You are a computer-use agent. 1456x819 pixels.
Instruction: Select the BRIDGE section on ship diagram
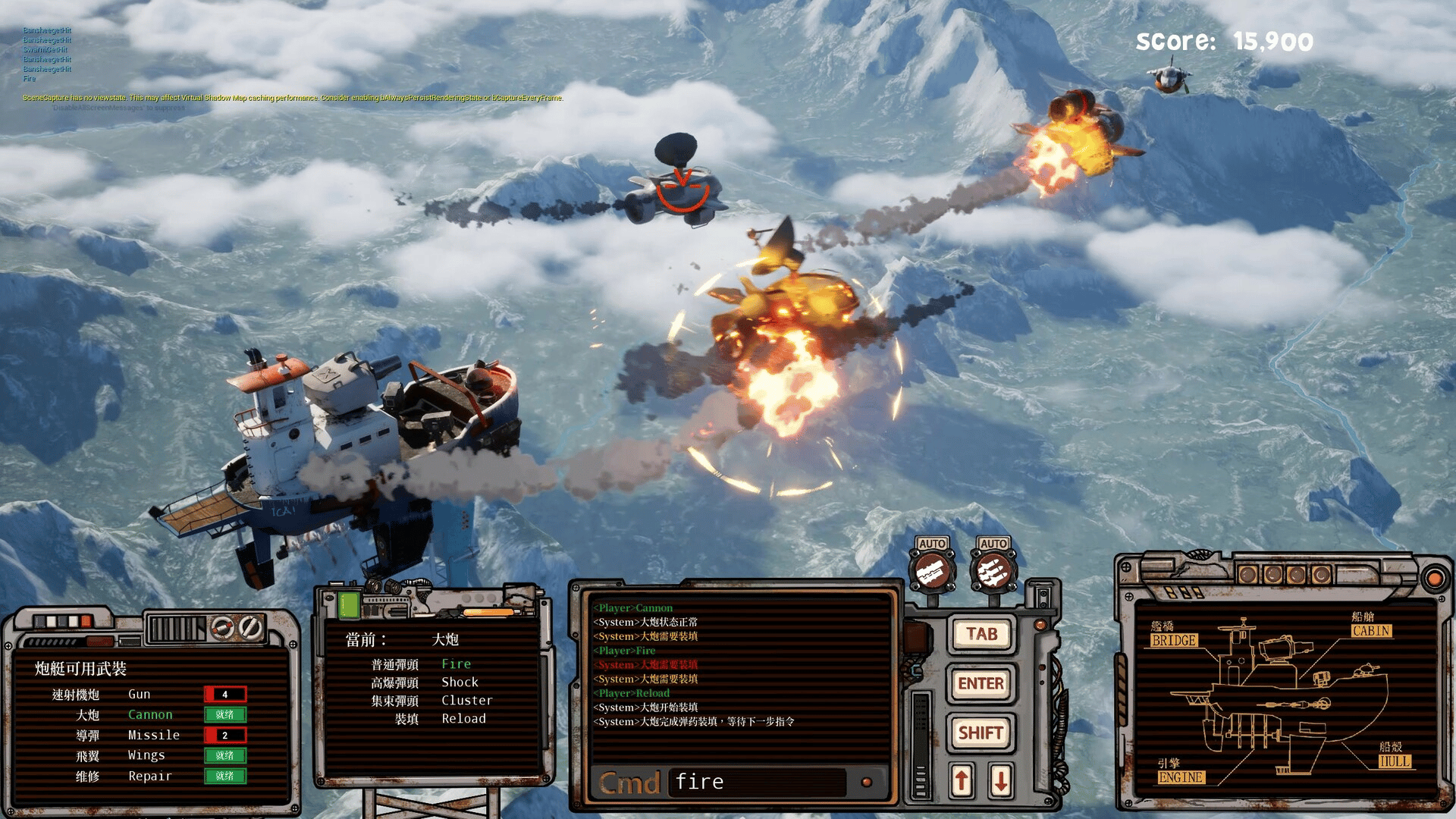(x=1173, y=641)
